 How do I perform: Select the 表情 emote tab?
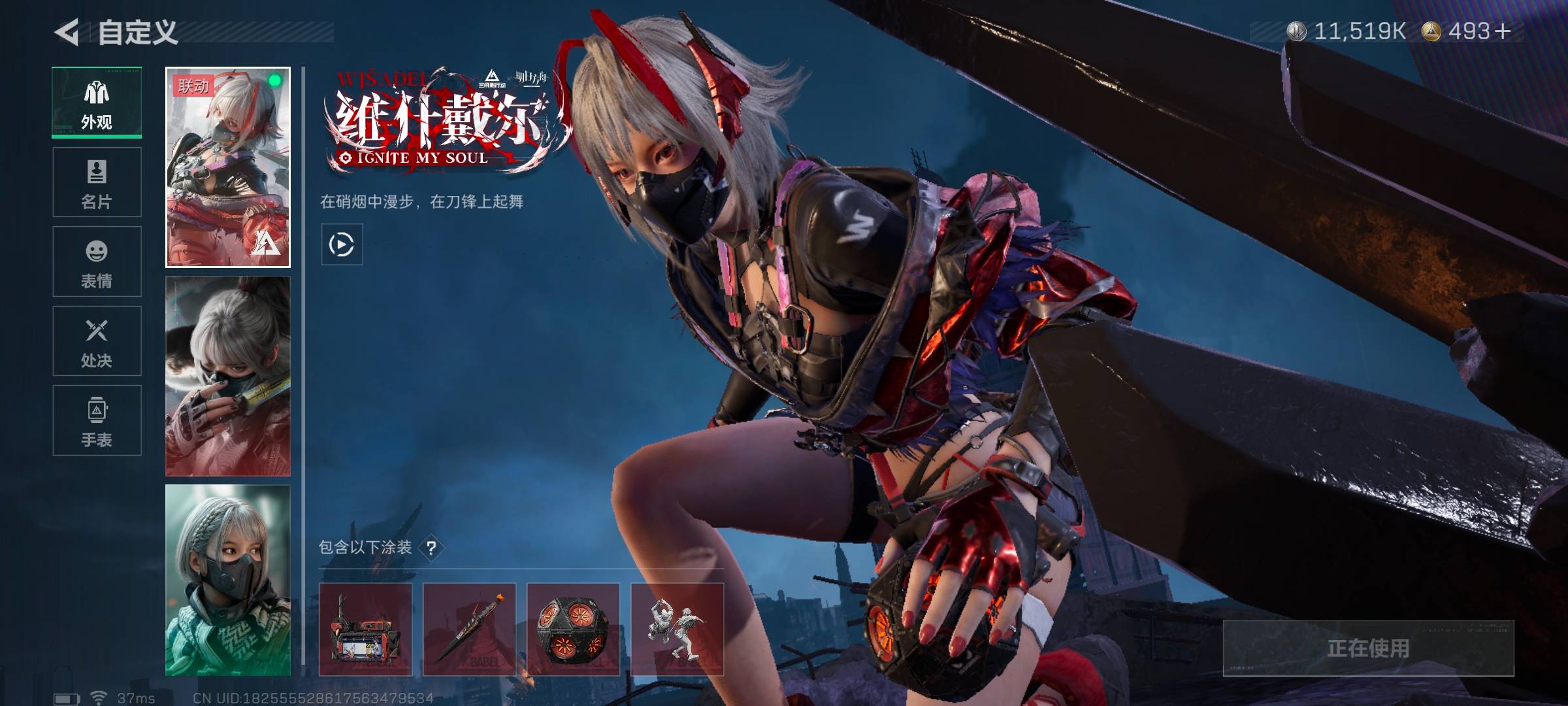[97, 261]
